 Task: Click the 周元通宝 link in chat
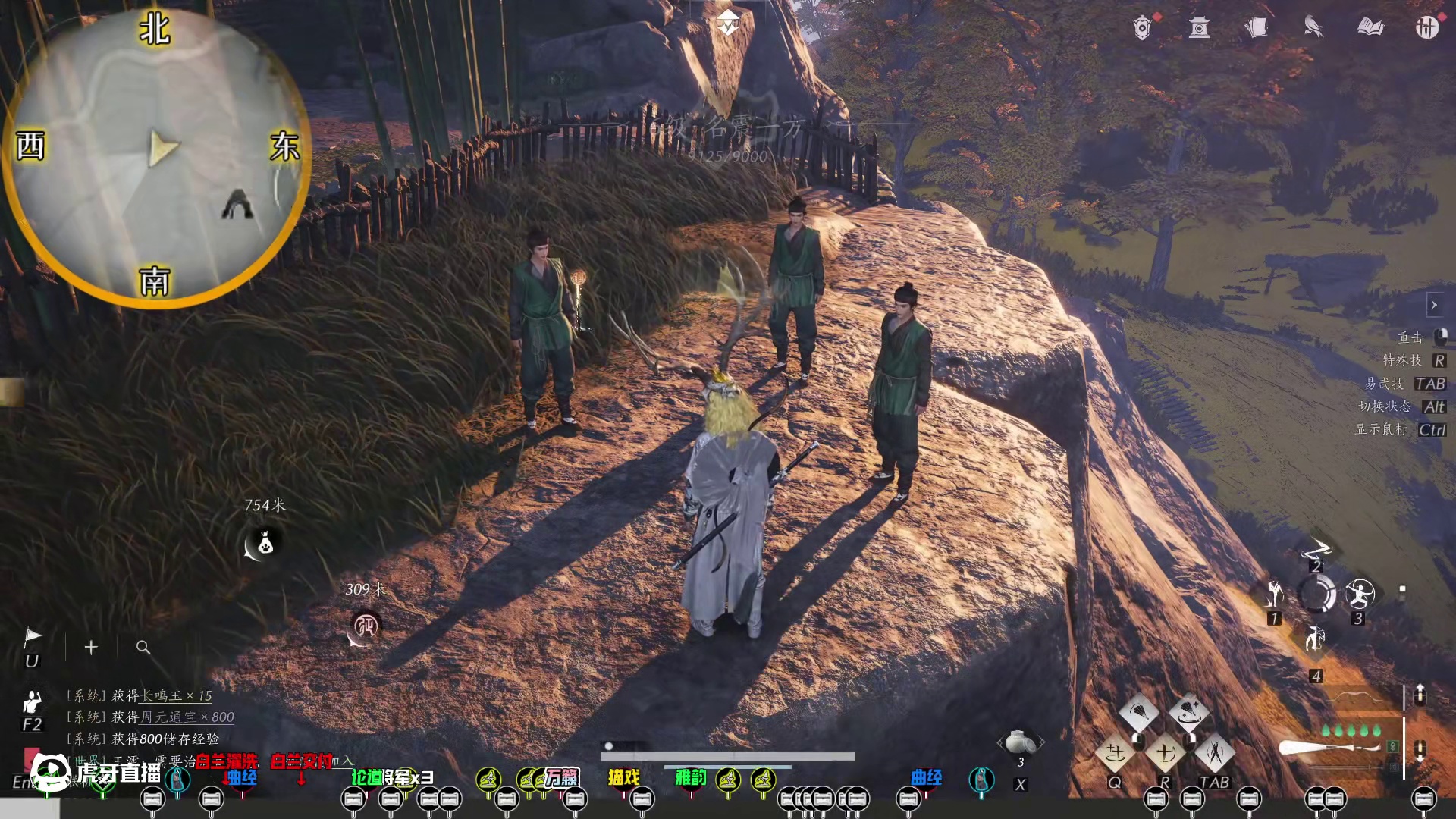click(x=168, y=717)
